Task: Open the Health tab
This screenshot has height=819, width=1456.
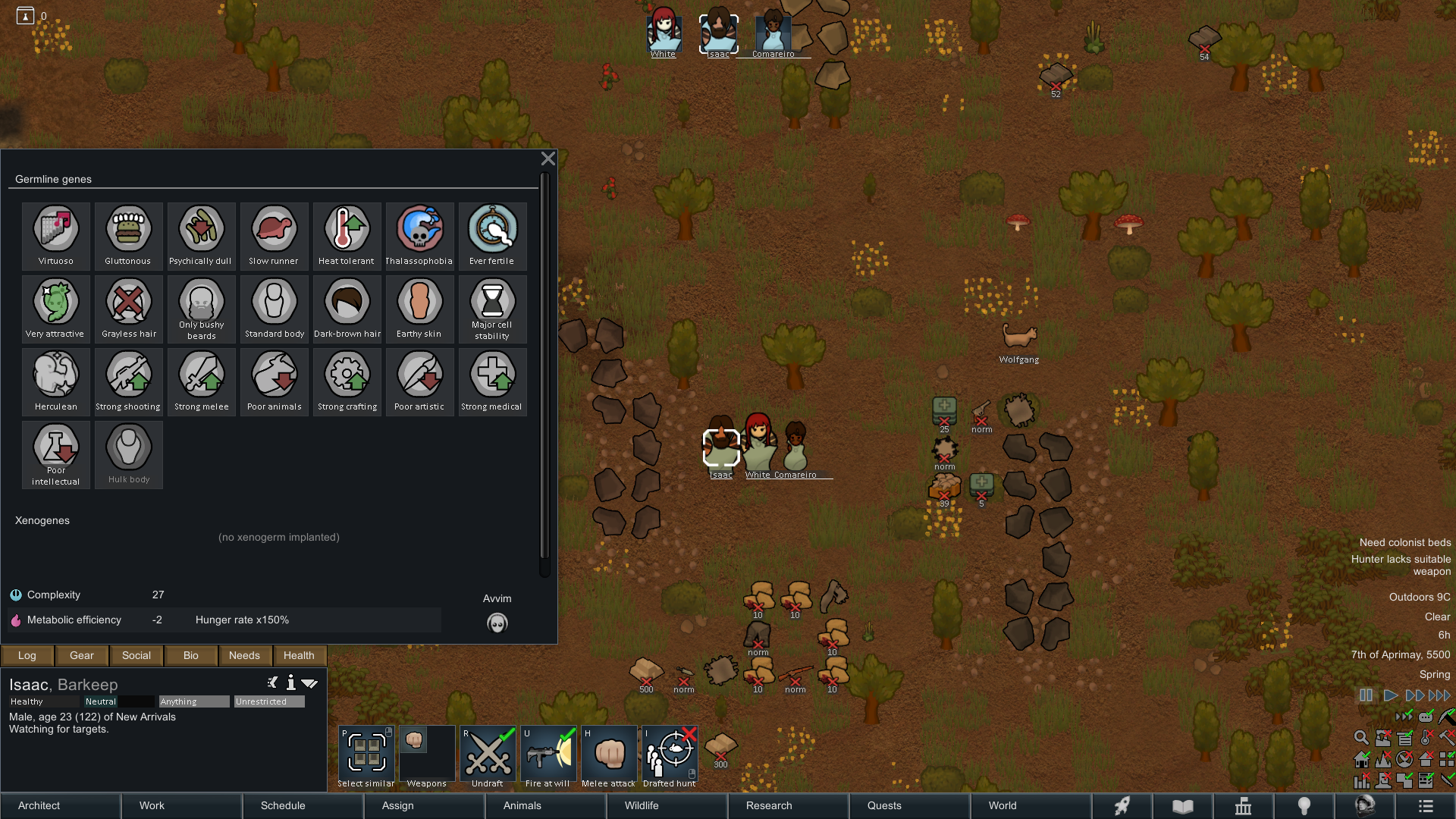Action: (x=299, y=655)
